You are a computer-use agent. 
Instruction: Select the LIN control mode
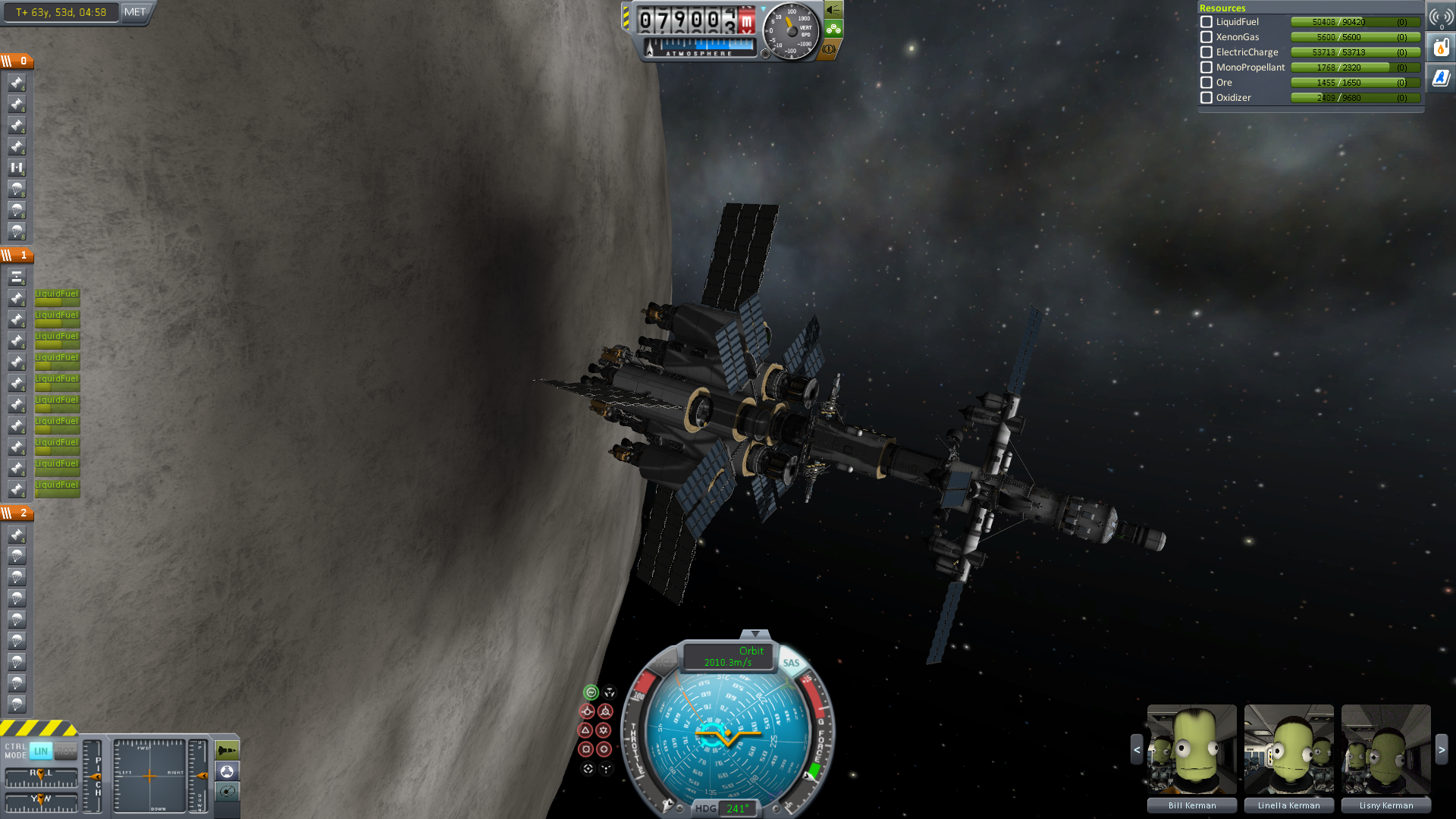tap(41, 752)
